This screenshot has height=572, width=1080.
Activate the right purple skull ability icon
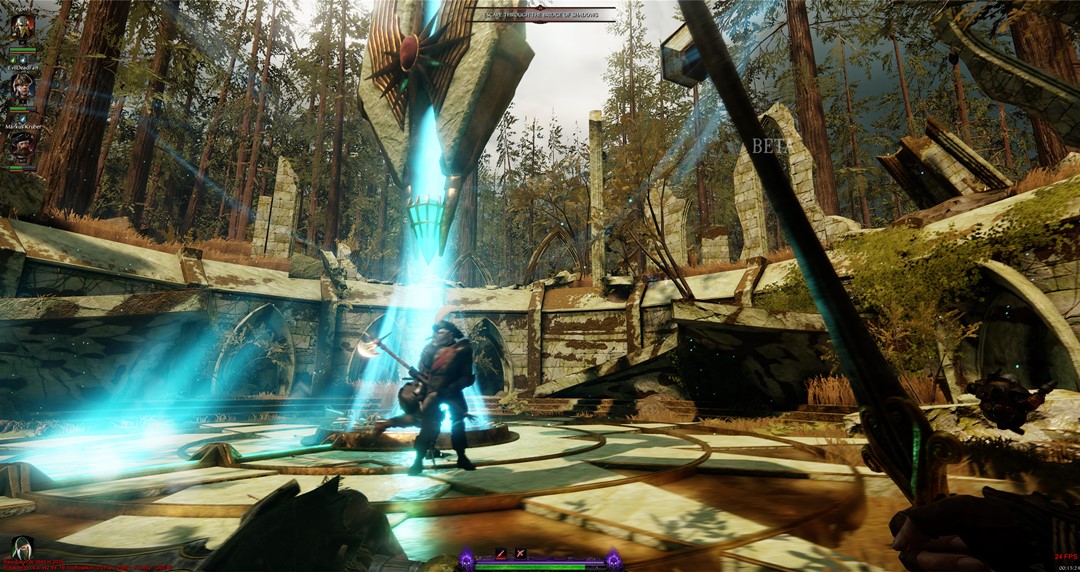pos(613,559)
